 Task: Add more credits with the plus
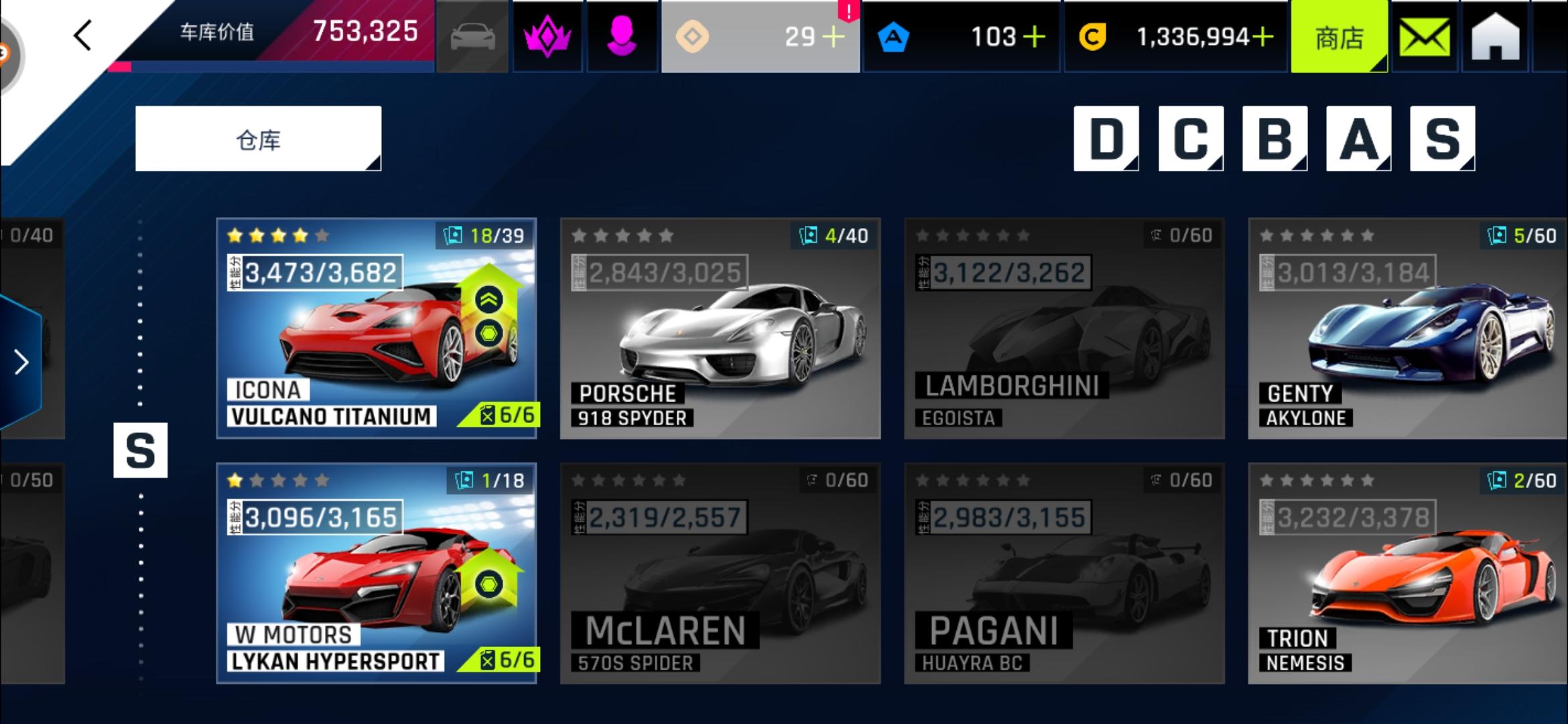[x=1262, y=37]
